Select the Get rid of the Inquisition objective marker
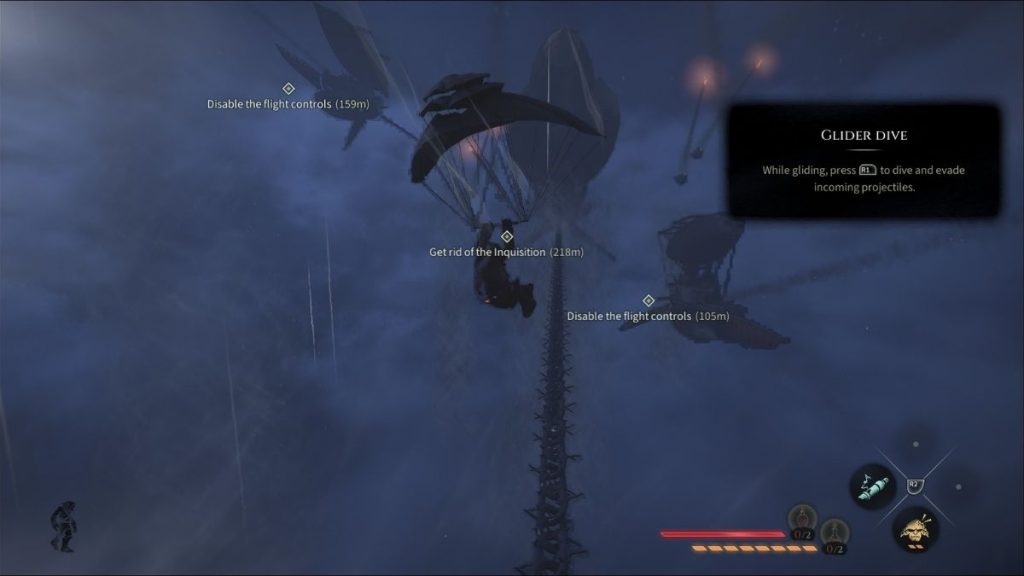 [x=506, y=237]
